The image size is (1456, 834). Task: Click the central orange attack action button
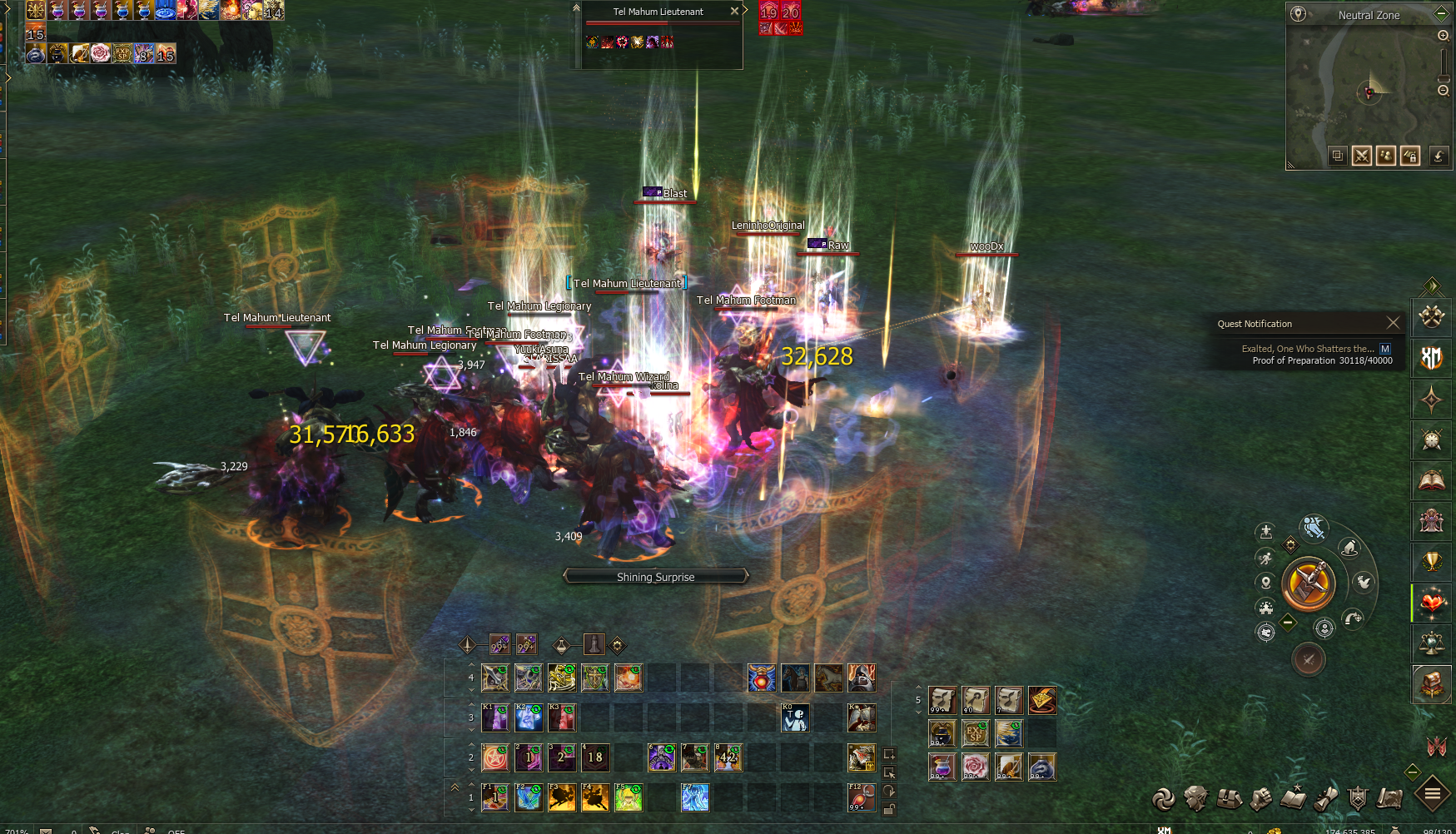point(1309,583)
